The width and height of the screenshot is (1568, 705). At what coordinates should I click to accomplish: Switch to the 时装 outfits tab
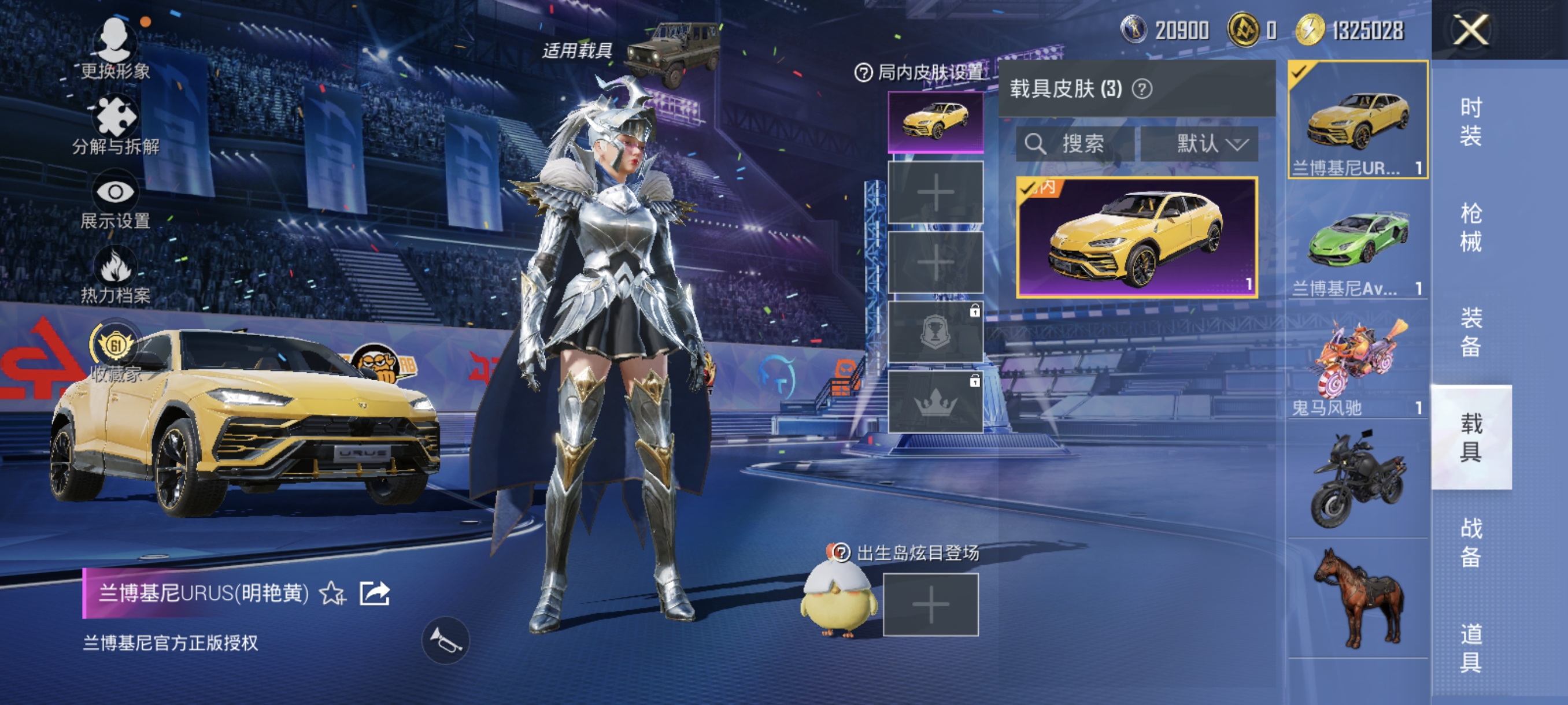1471,122
